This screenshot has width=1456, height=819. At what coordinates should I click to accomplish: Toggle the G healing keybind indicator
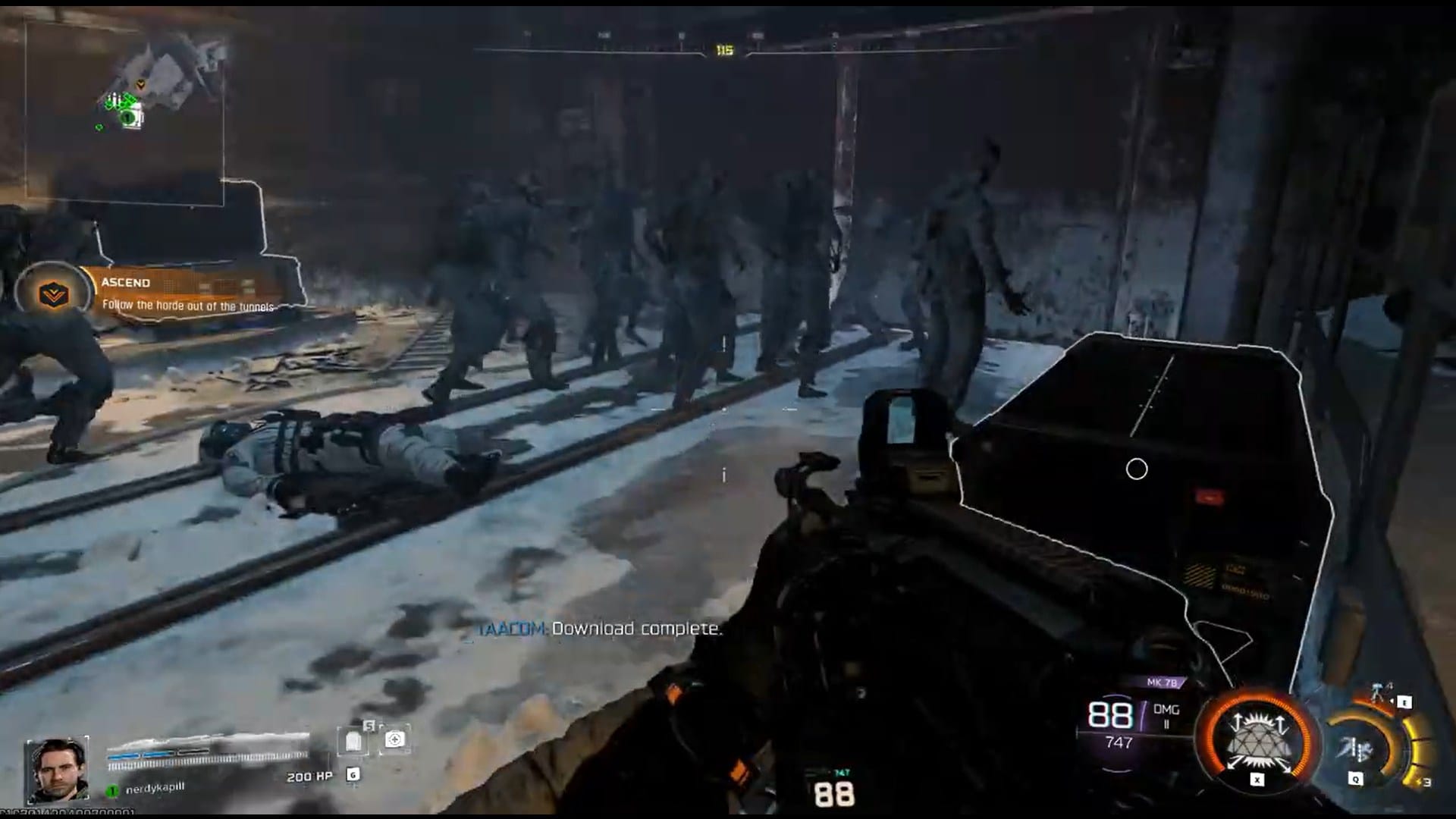353,775
